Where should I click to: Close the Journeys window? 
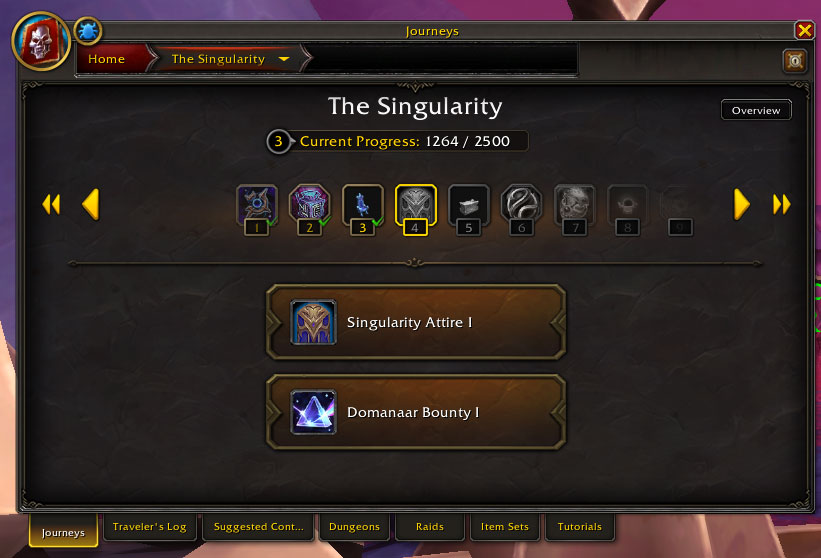tap(803, 30)
